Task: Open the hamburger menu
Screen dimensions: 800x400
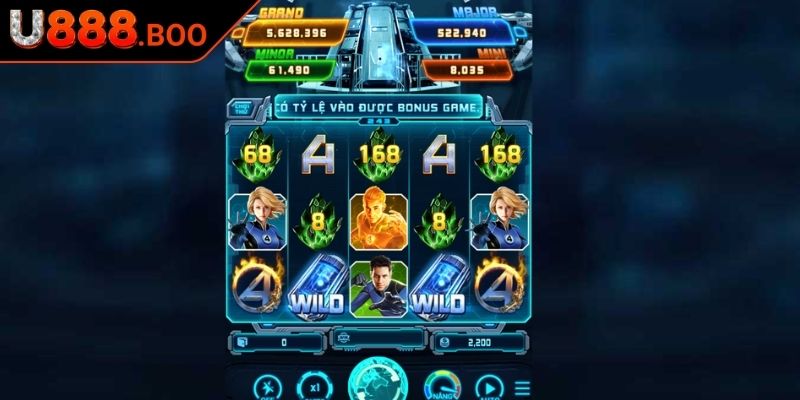Action: (x=521, y=387)
